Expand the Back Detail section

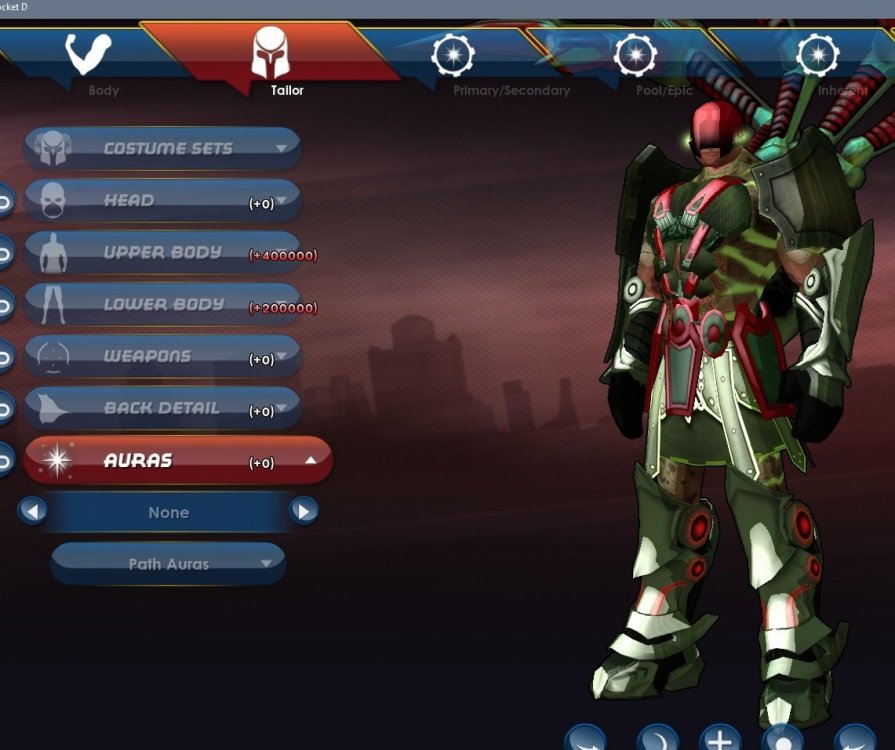point(162,409)
